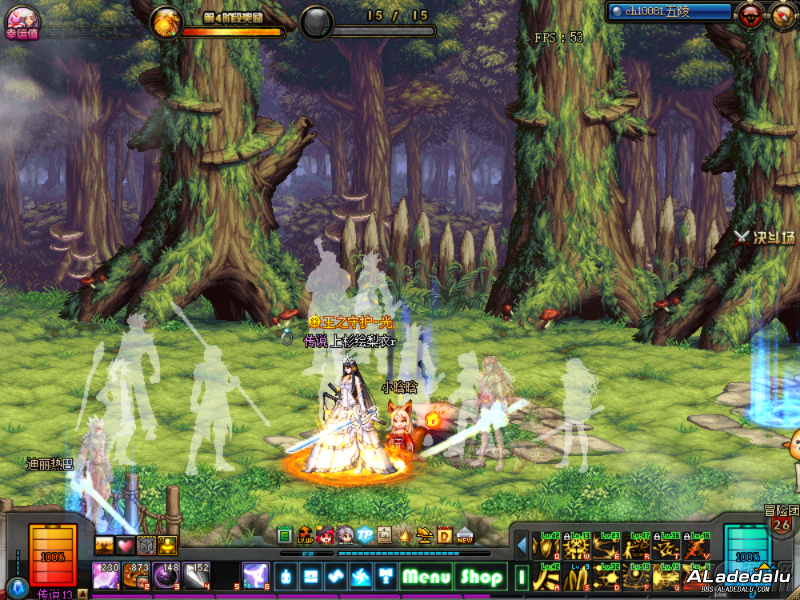
Task: Open the Shop button
Action: tap(480, 576)
